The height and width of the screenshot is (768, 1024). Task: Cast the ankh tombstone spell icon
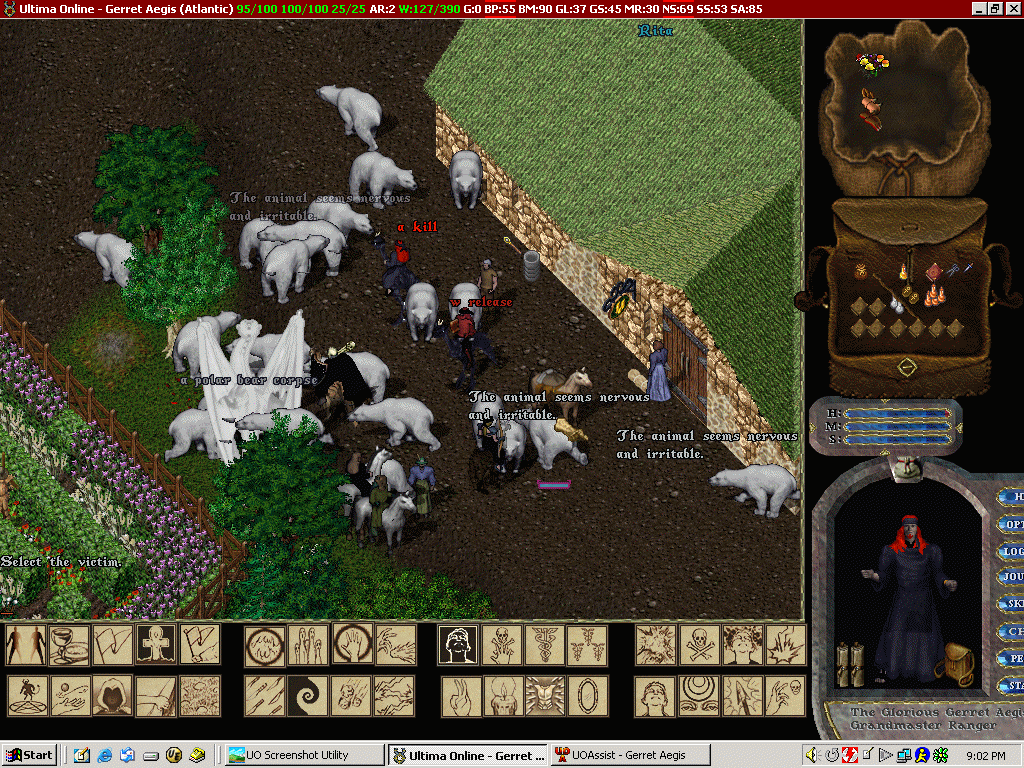click(x=156, y=645)
